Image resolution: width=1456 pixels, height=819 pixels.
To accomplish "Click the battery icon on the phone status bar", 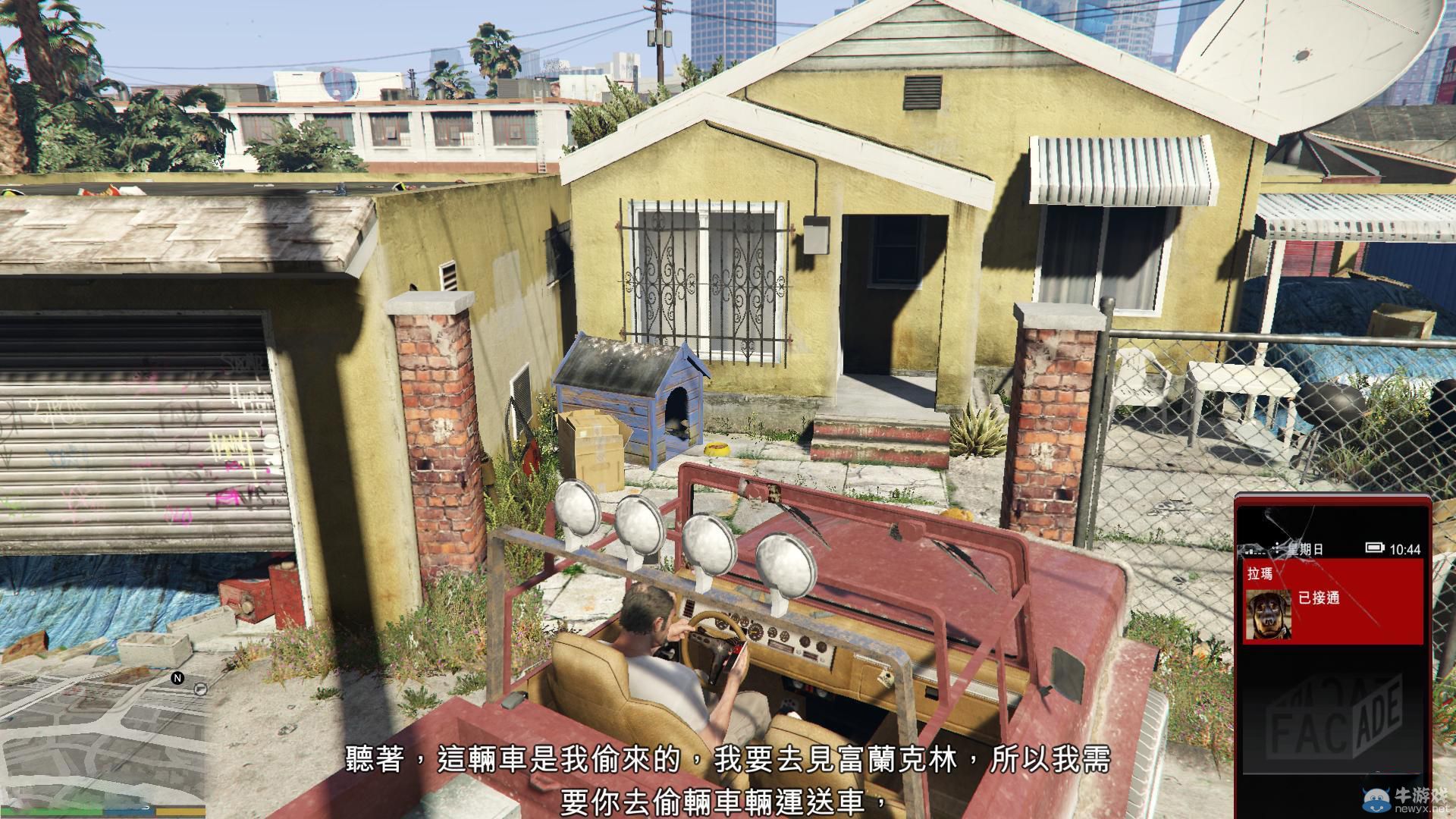I will click(1373, 548).
